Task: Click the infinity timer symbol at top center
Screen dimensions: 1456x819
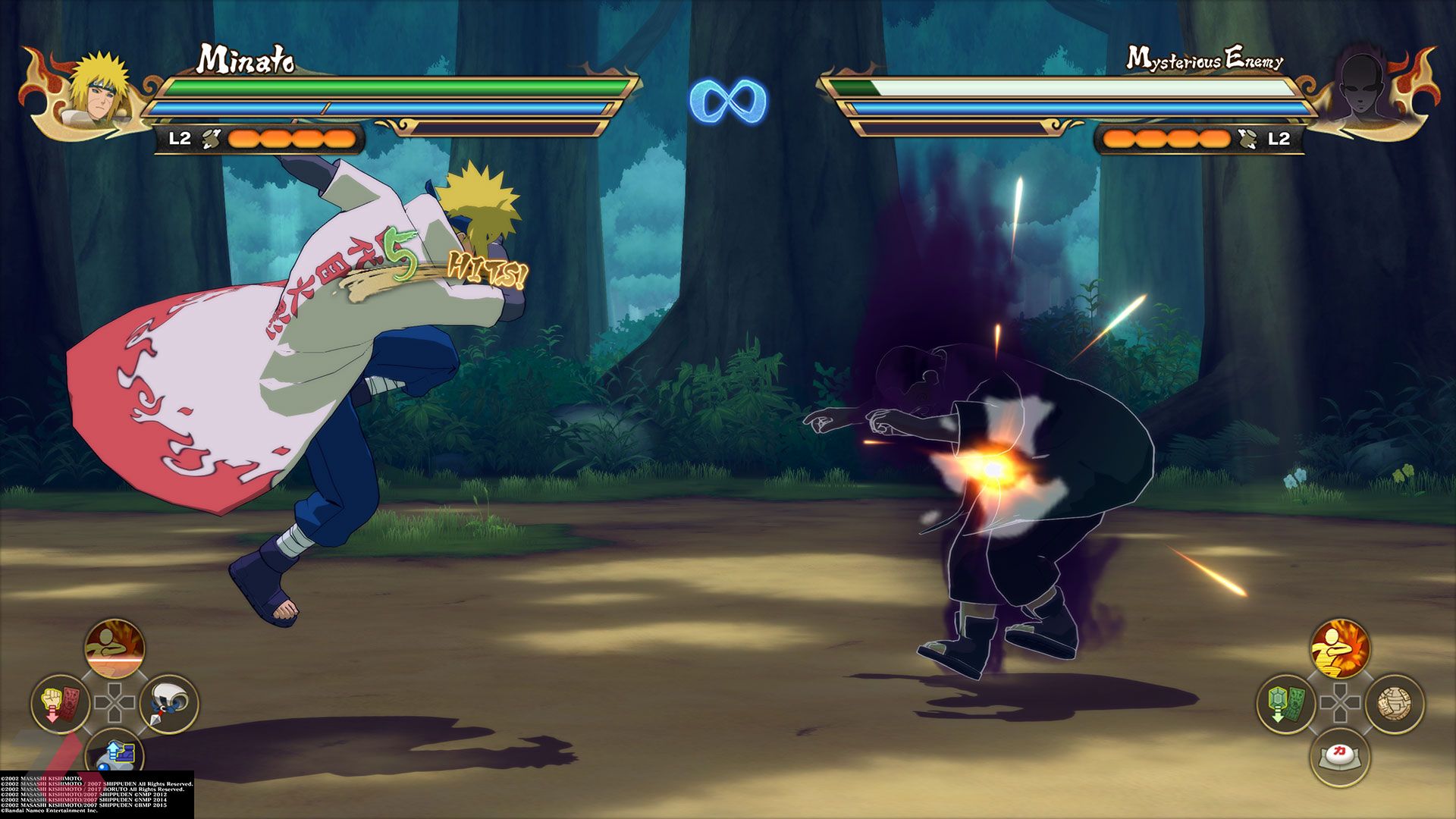Action: pyautogui.click(x=726, y=99)
